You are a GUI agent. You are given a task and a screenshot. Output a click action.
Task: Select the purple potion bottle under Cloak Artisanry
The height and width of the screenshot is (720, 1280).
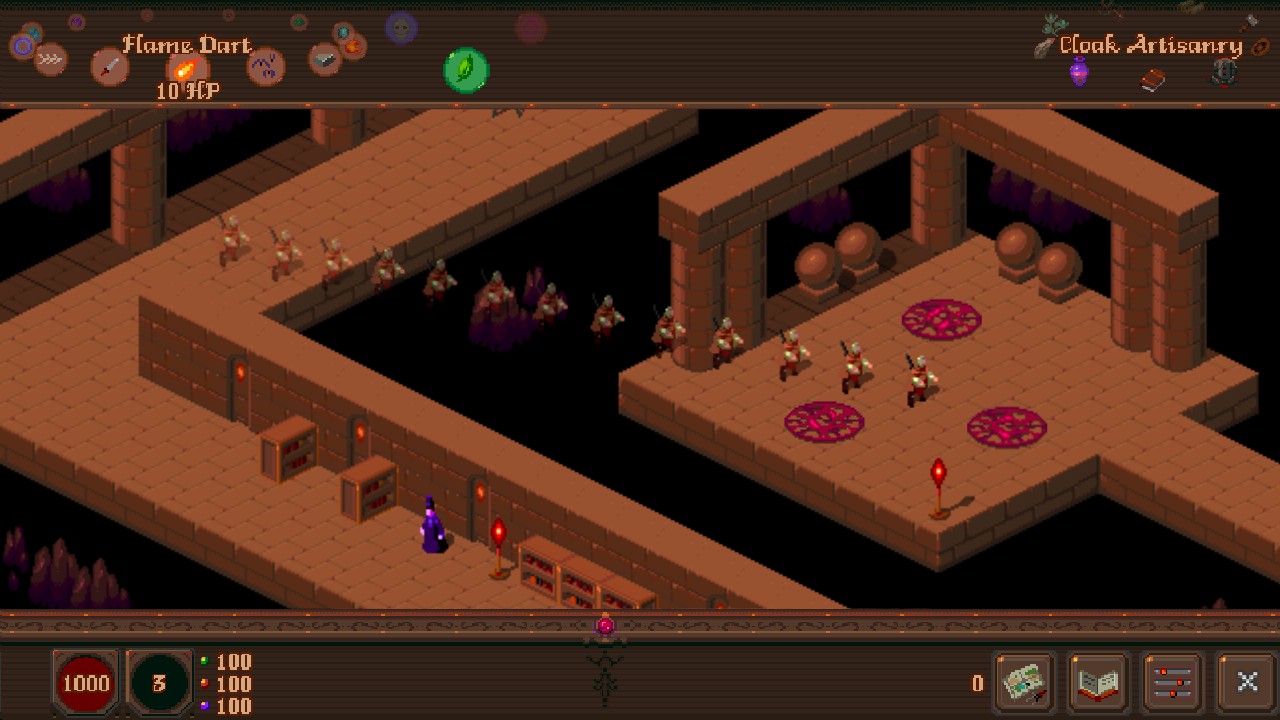click(x=1079, y=72)
